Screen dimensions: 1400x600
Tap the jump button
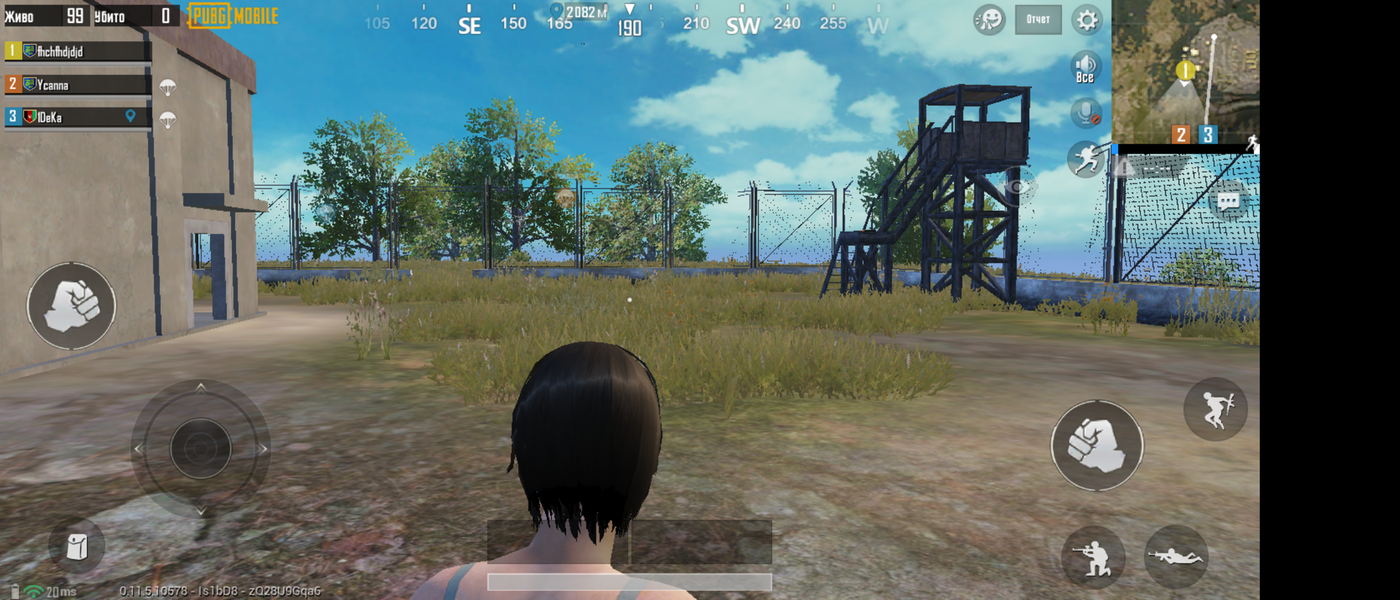pyautogui.click(x=1215, y=409)
